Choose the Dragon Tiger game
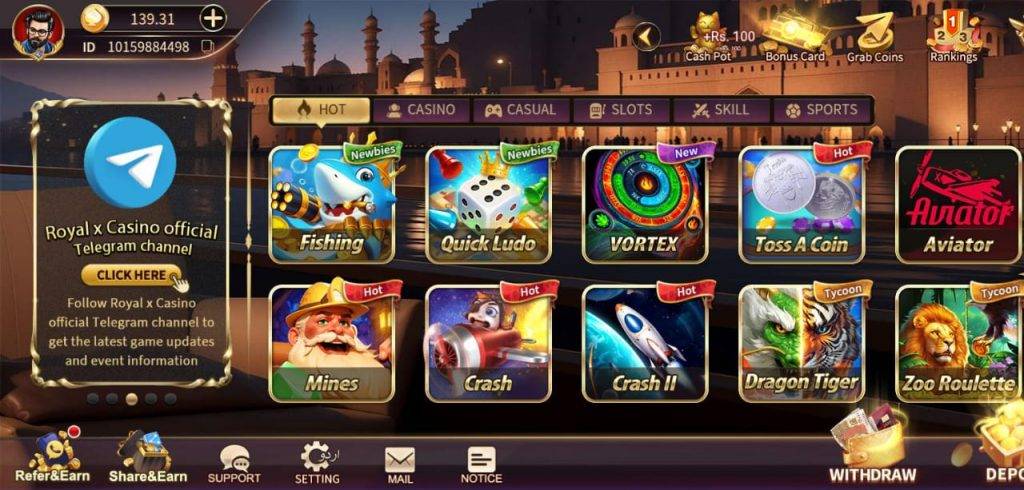The width and height of the screenshot is (1024, 490). click(x=800, y=343)
